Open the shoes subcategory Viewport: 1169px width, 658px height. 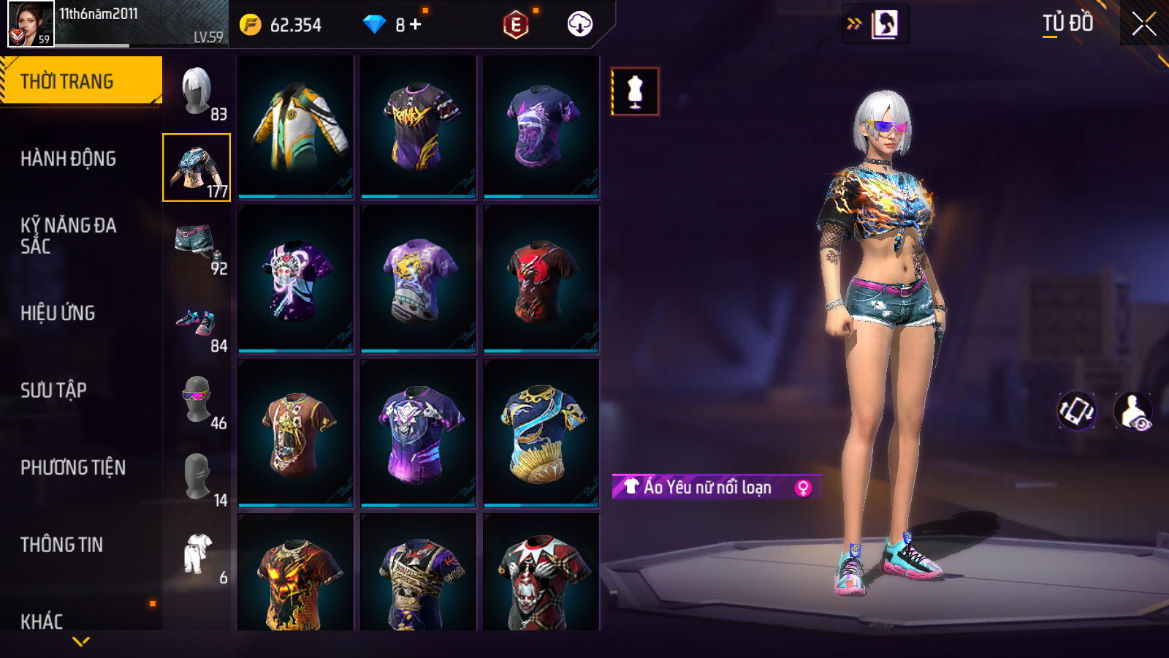click(x=197, y=323)
